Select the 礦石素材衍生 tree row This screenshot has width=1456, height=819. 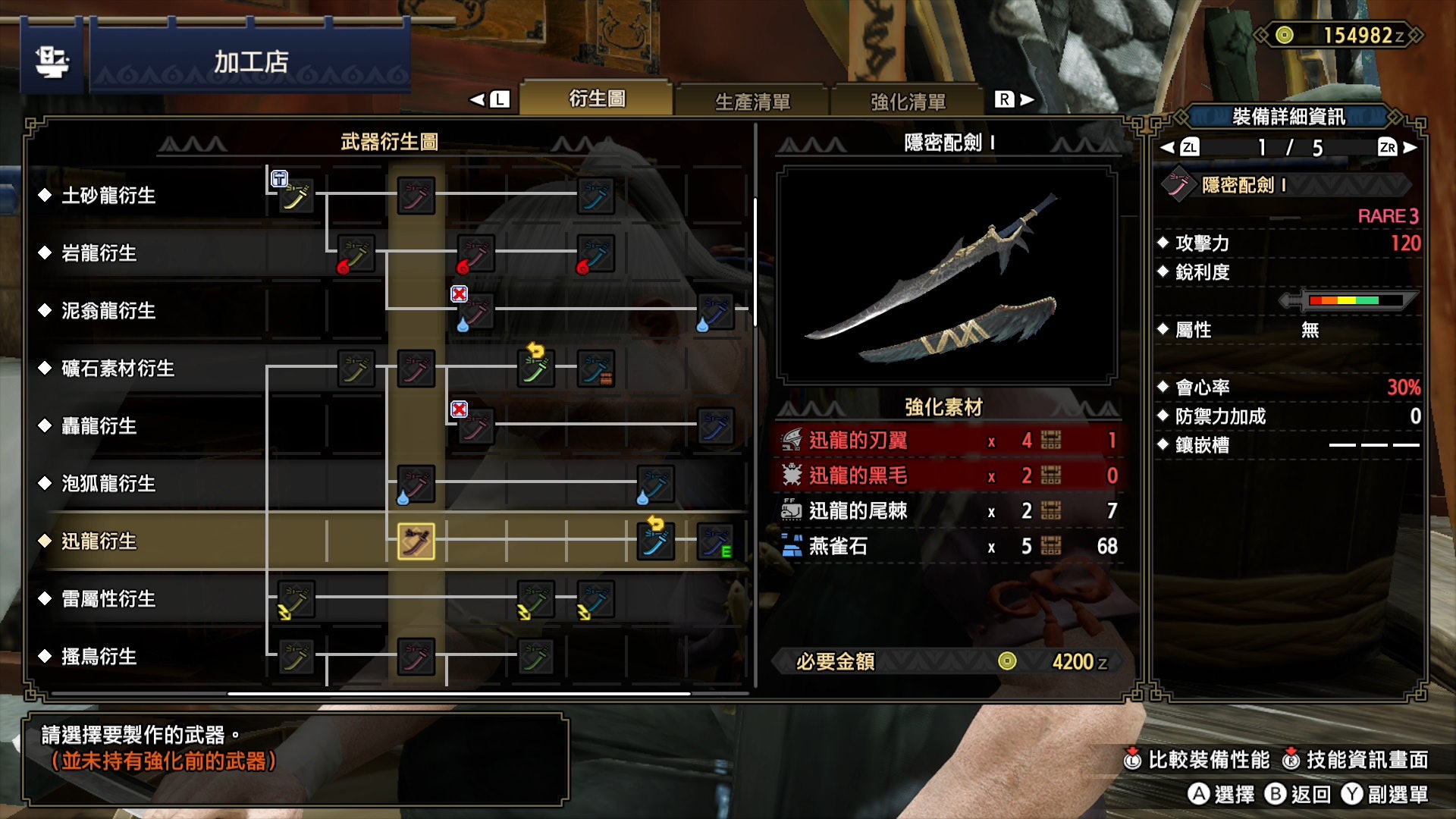118,369
